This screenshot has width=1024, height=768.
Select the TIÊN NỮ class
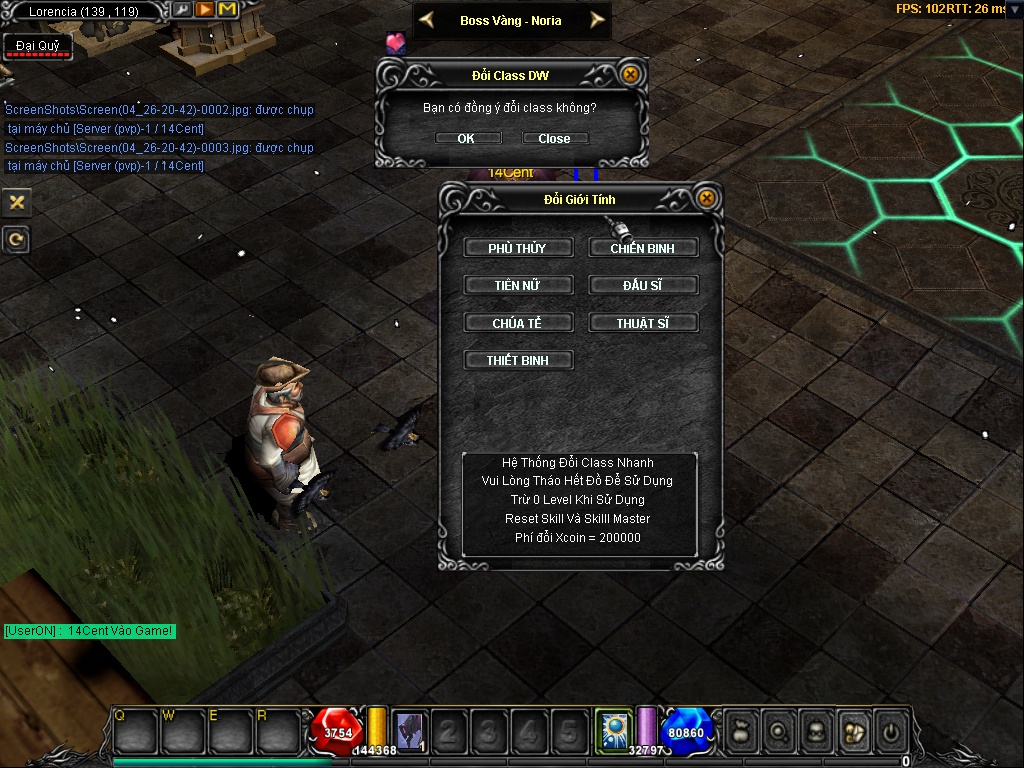pyautogui.click(x=519, y=285)
